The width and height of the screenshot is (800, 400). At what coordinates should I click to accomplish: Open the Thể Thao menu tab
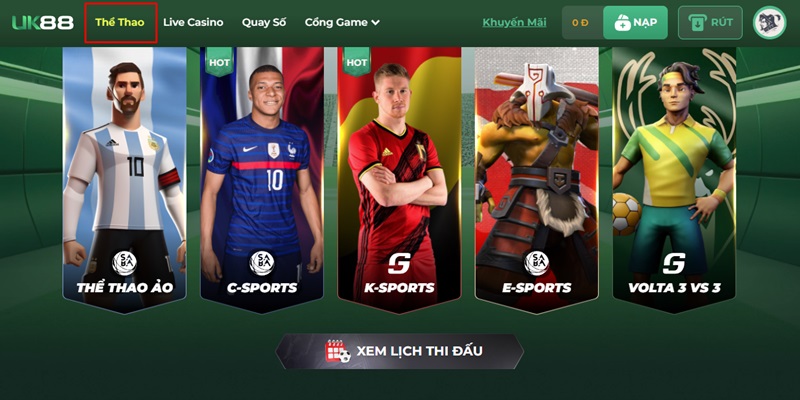120,22
